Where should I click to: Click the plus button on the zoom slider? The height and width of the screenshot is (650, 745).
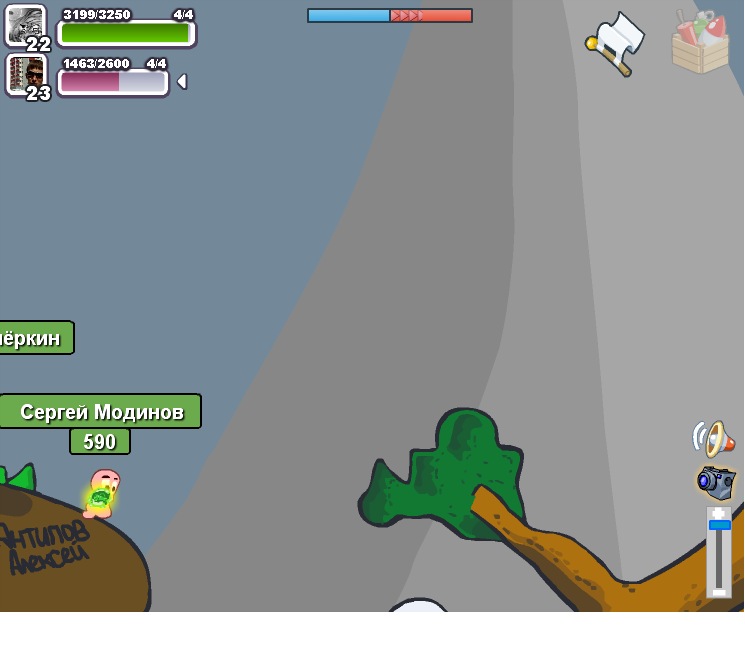[x=719, y=513]
